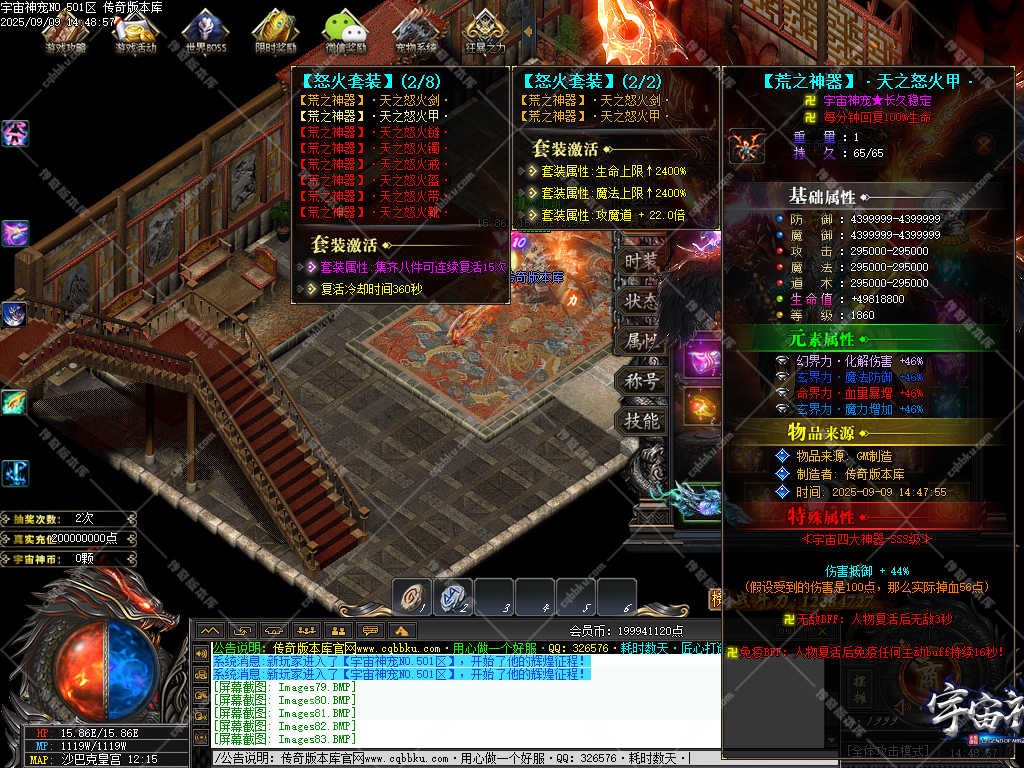1024x768 pixels.
Task: Use the red rune in hotbar slot 1
Action: tap(411, 597)
